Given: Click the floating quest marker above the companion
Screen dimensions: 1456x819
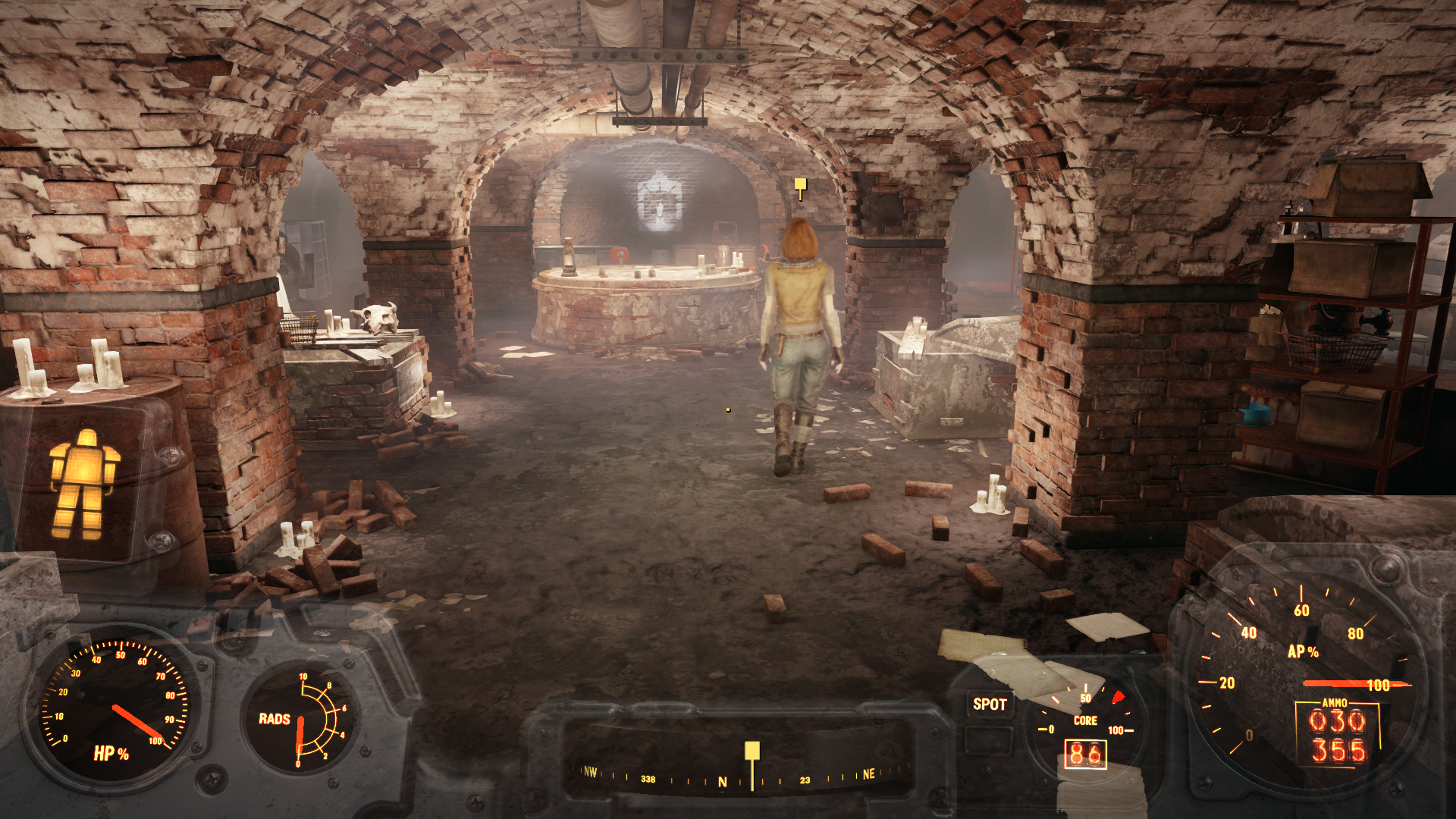Looking at the screenshot, I should (x=800, y=186).
